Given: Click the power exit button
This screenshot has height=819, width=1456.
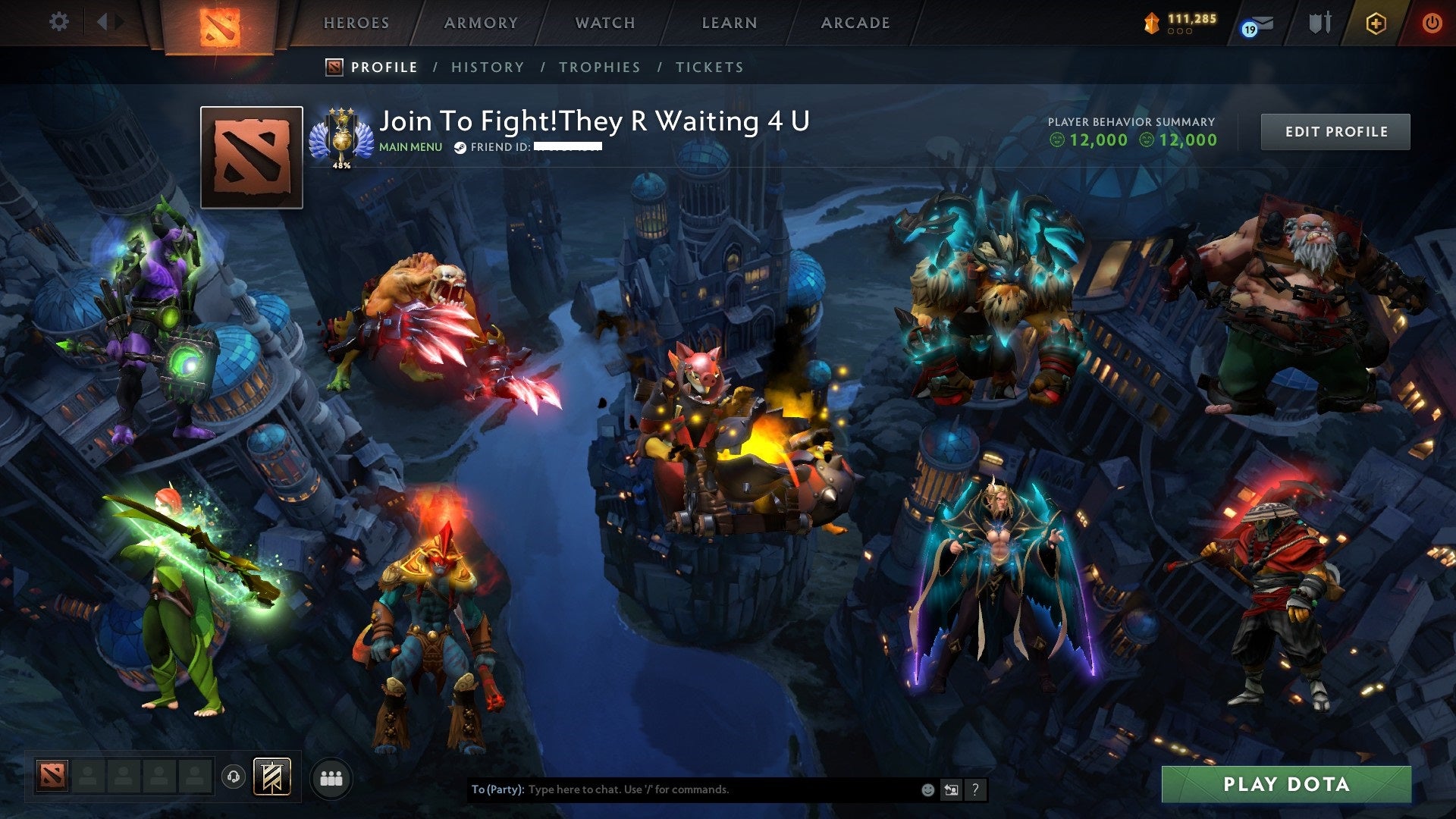Looking at the screenshot, I should click(x=1433, y=23).
